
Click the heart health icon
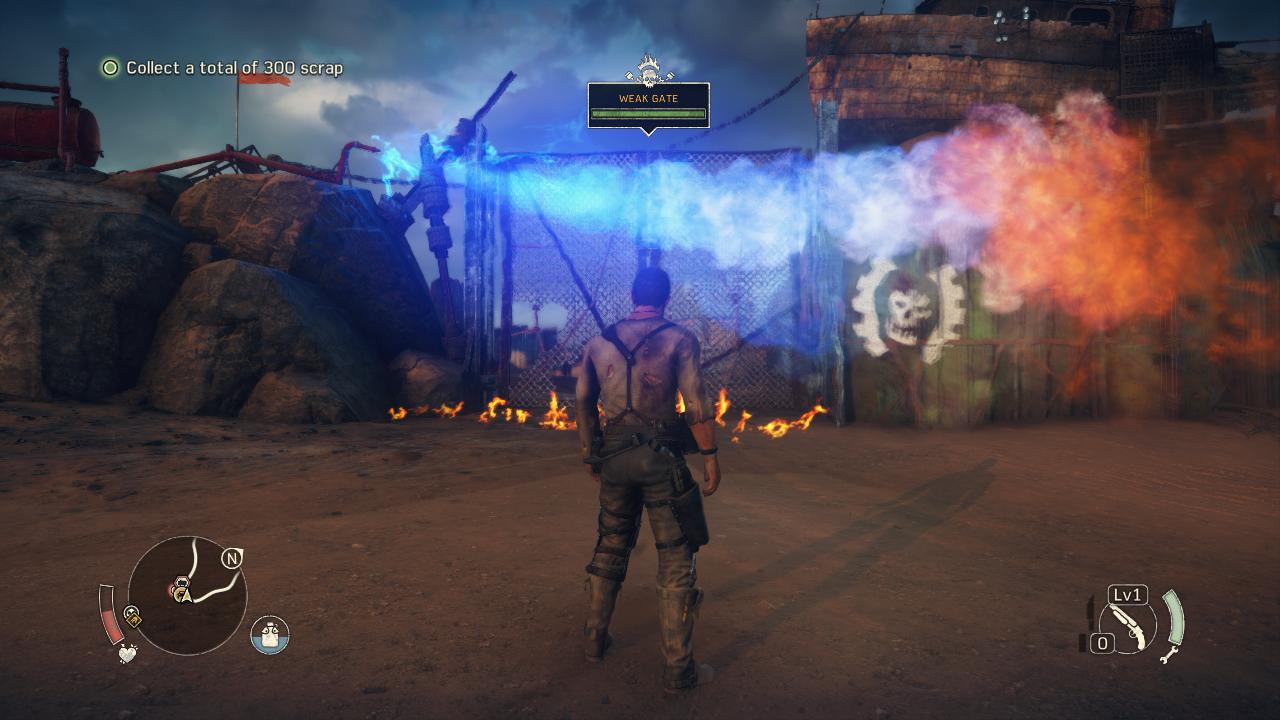click(126, 654)
